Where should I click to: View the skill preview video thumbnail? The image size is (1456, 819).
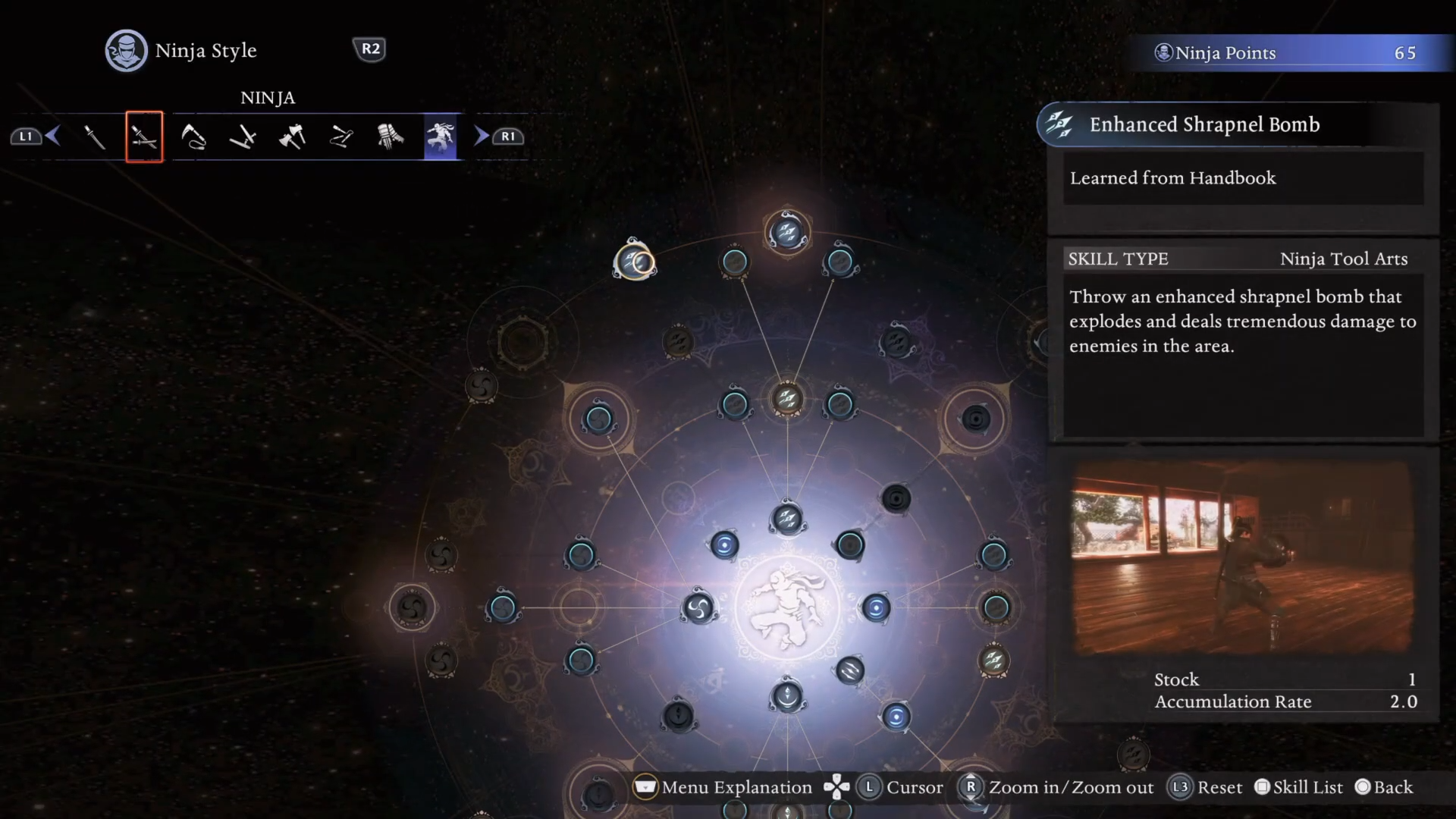(x=1242, y=557)
